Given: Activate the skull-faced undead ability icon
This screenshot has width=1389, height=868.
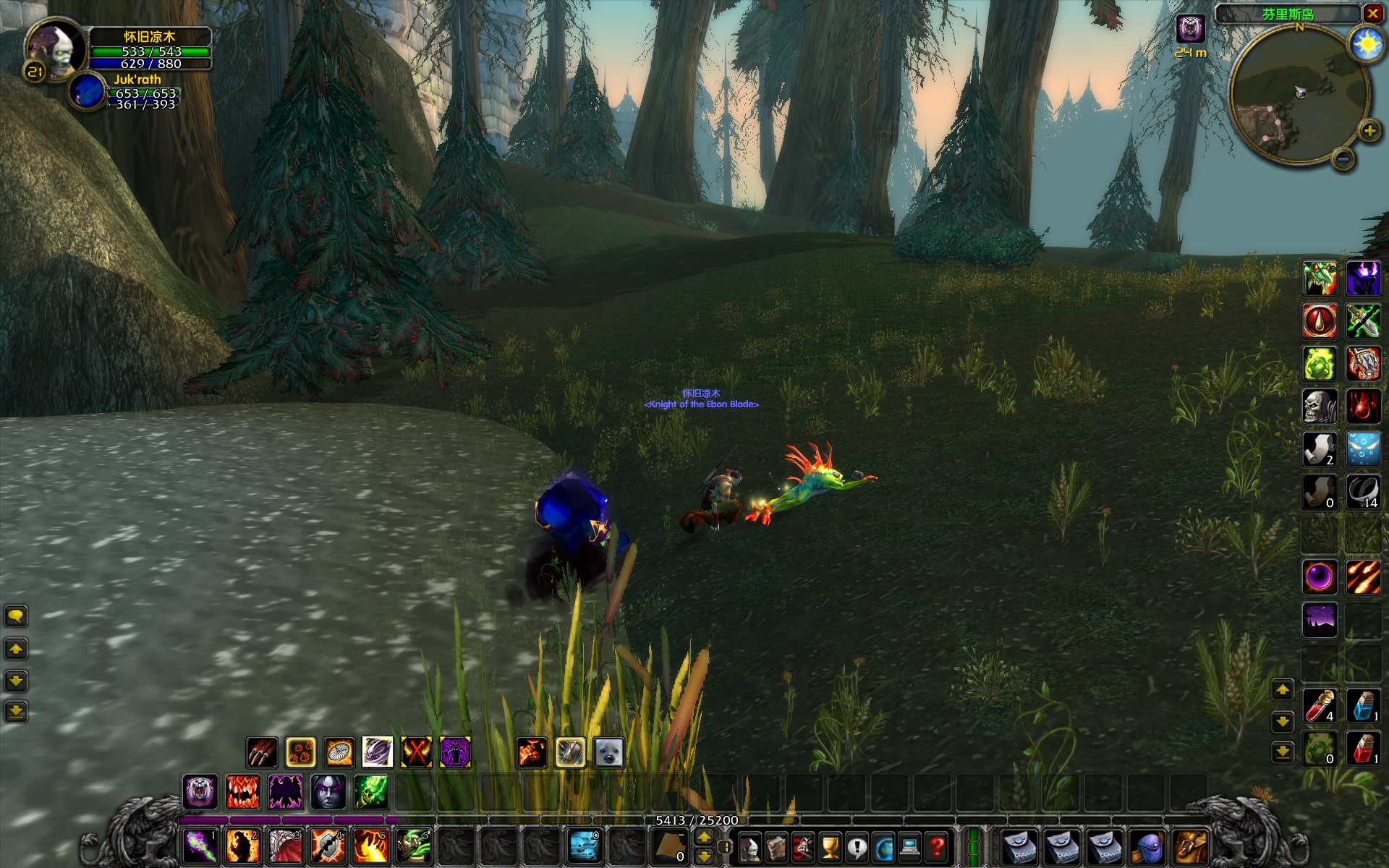Looking at the screenshot, I should 1319,407.
